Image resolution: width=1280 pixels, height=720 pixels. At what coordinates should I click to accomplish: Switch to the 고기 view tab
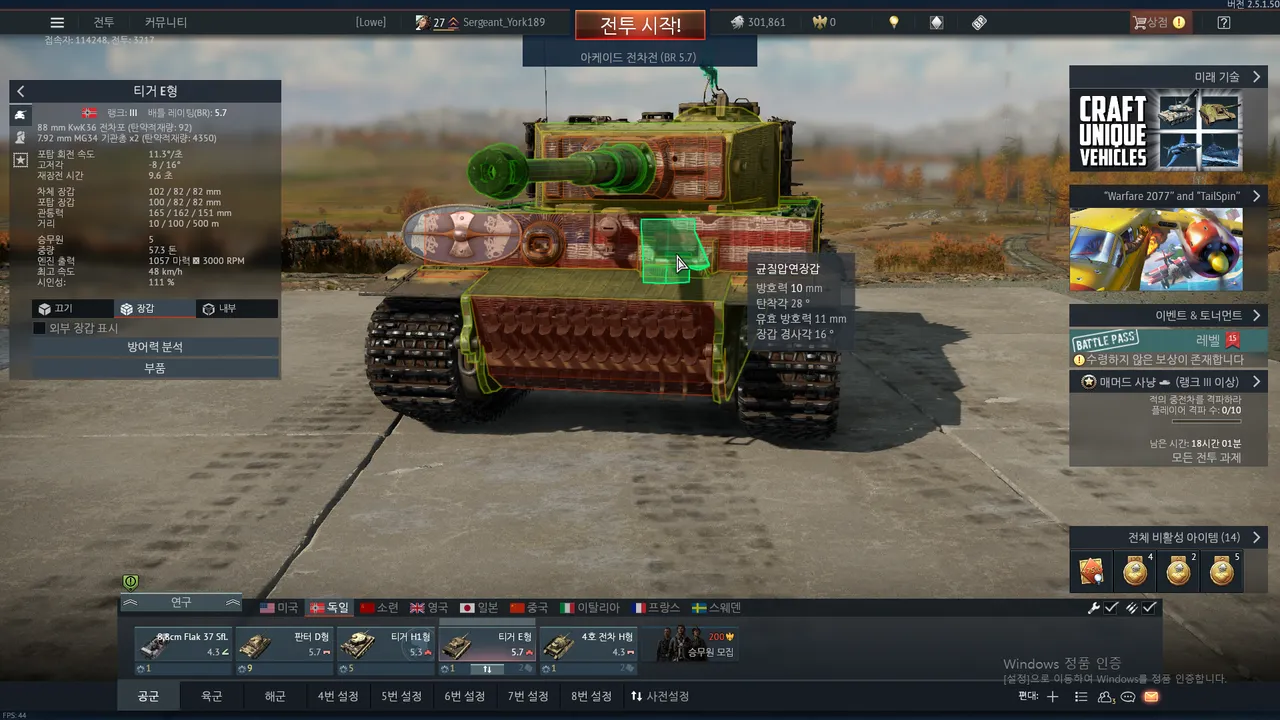pyautogui.click(x=56, y=309)
